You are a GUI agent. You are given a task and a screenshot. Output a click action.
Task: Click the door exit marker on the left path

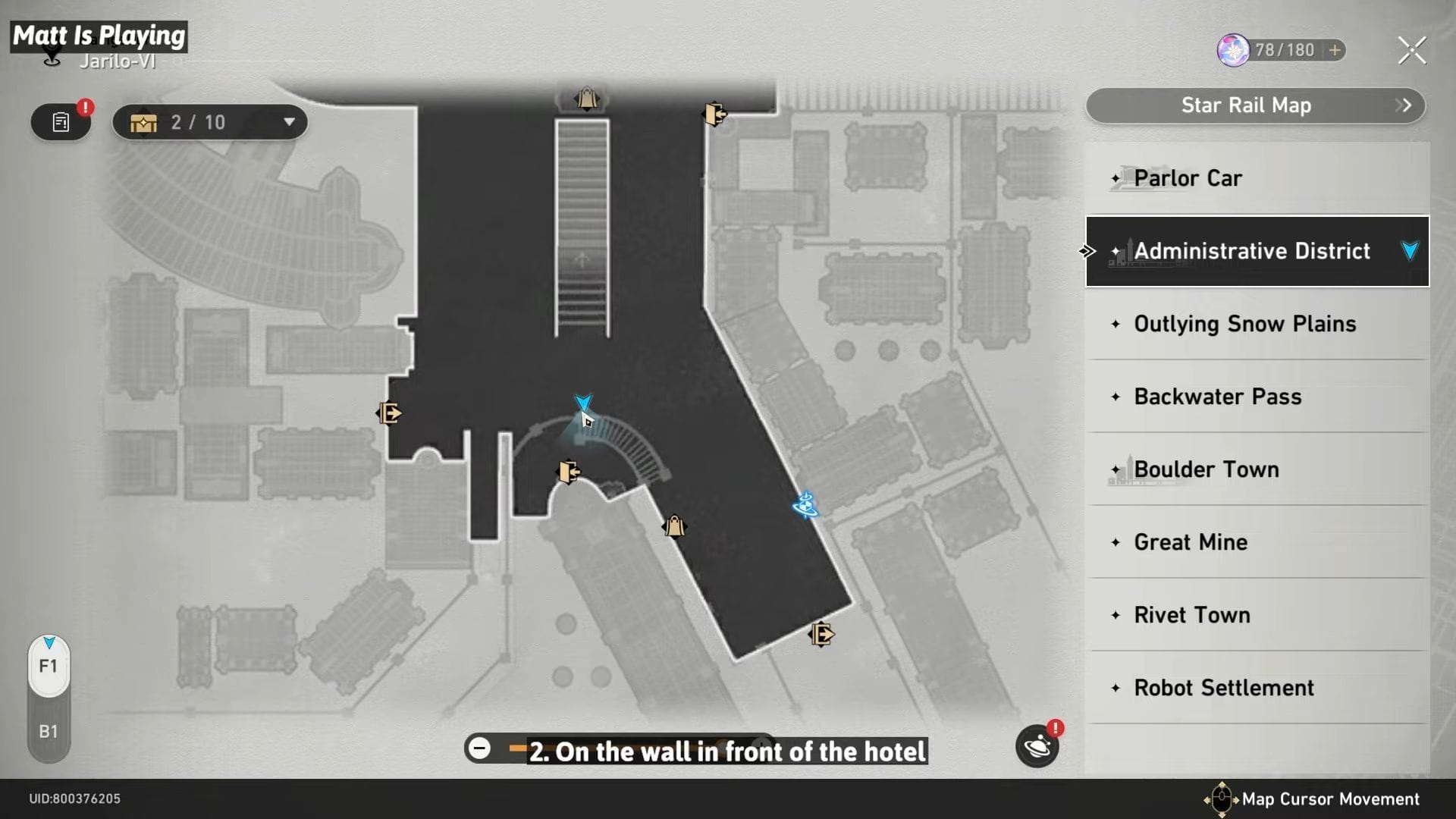click(x=388, y=413)
